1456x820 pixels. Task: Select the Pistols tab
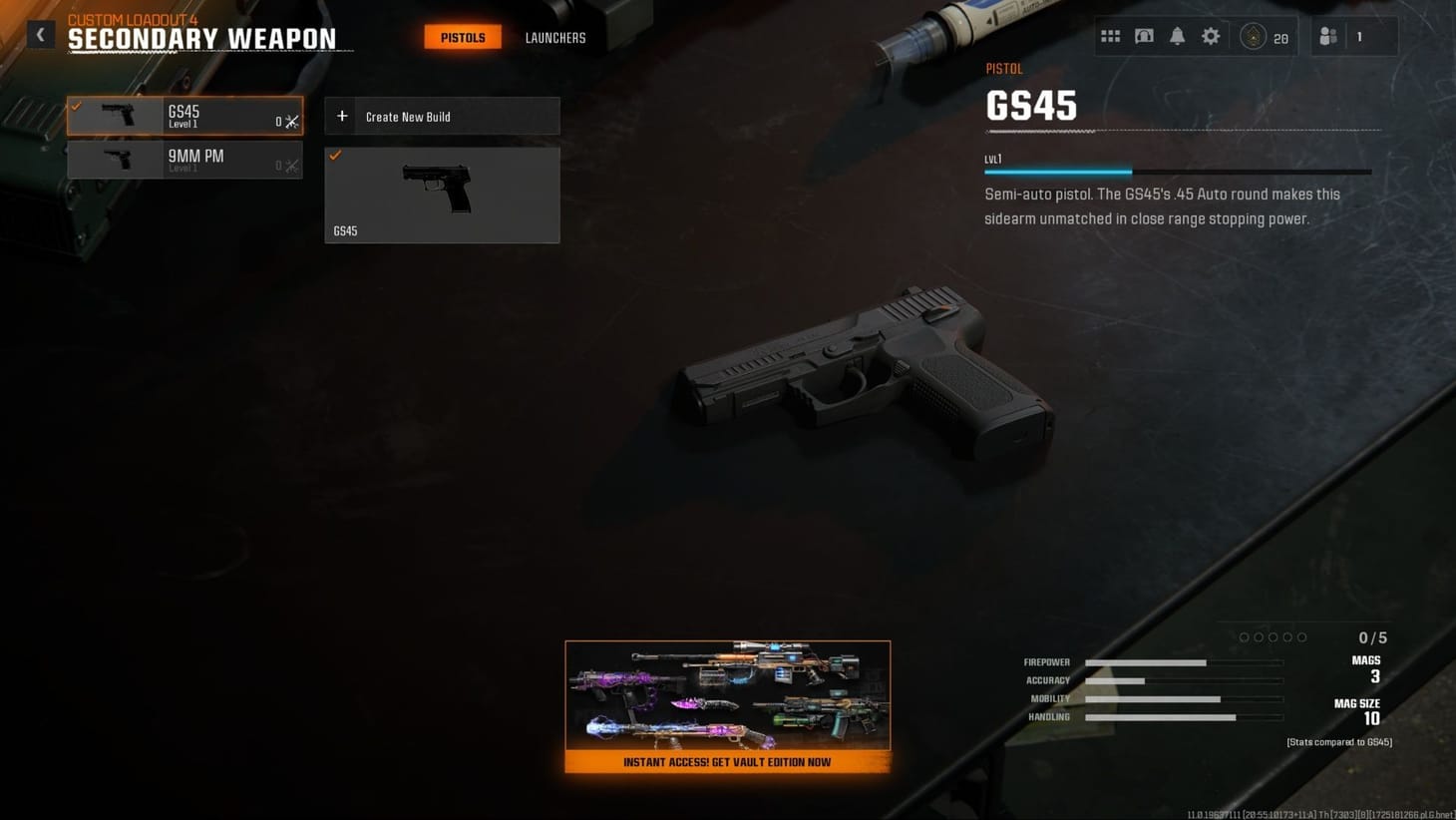pyautogui.click(x=462, y=37)
